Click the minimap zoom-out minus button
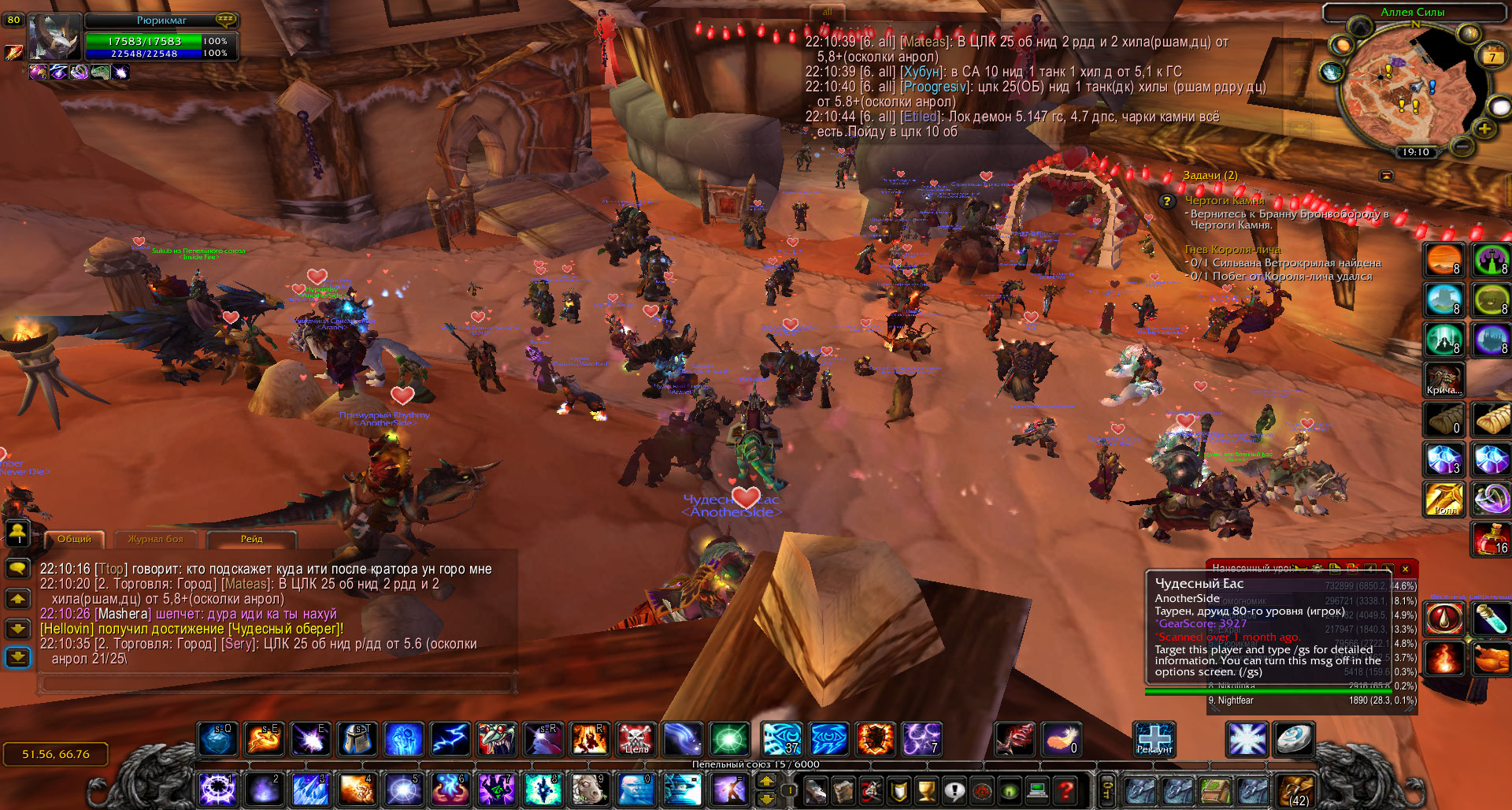1512x810 pixels. pyautogui.click(x=1462, y=146)
